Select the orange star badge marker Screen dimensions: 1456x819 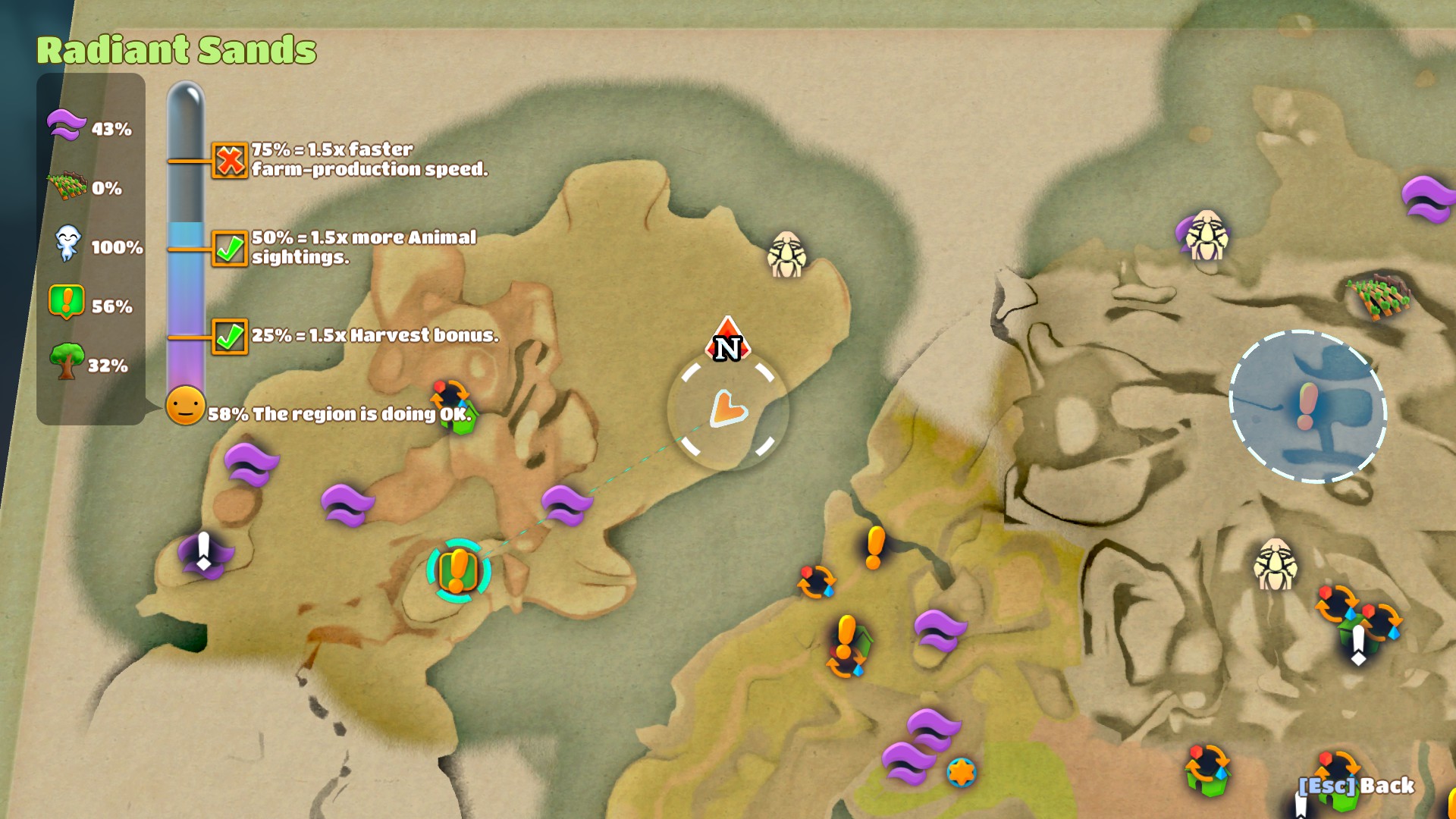[x=961, y=773]
